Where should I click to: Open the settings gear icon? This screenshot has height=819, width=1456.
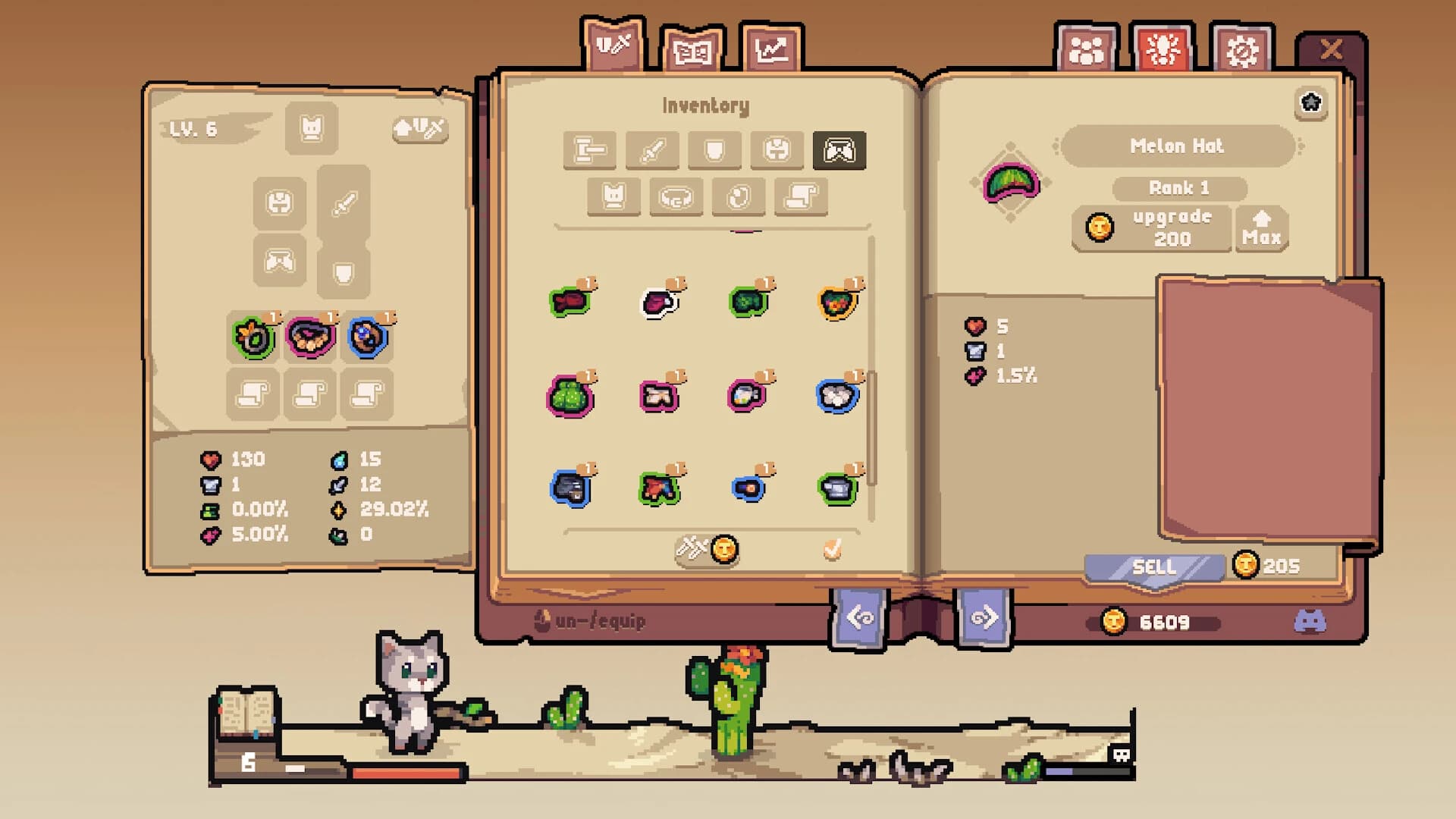(x=1241, y=50)
